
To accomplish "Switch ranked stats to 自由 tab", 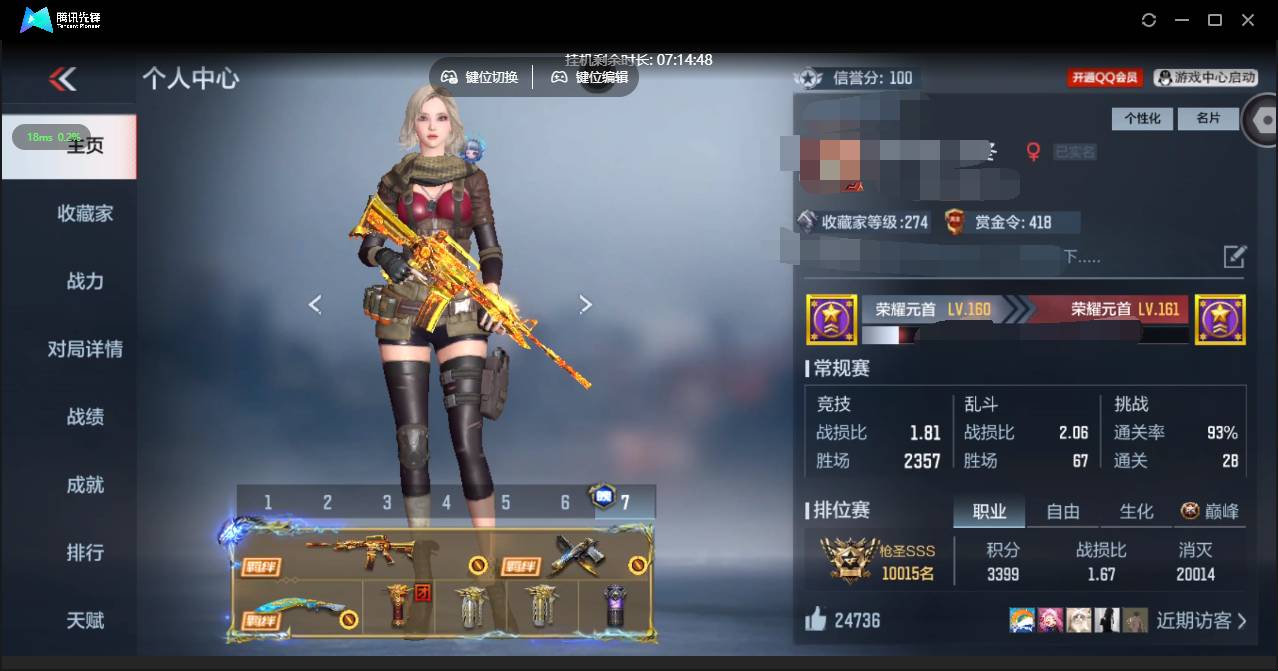I will click(1062, 512).
